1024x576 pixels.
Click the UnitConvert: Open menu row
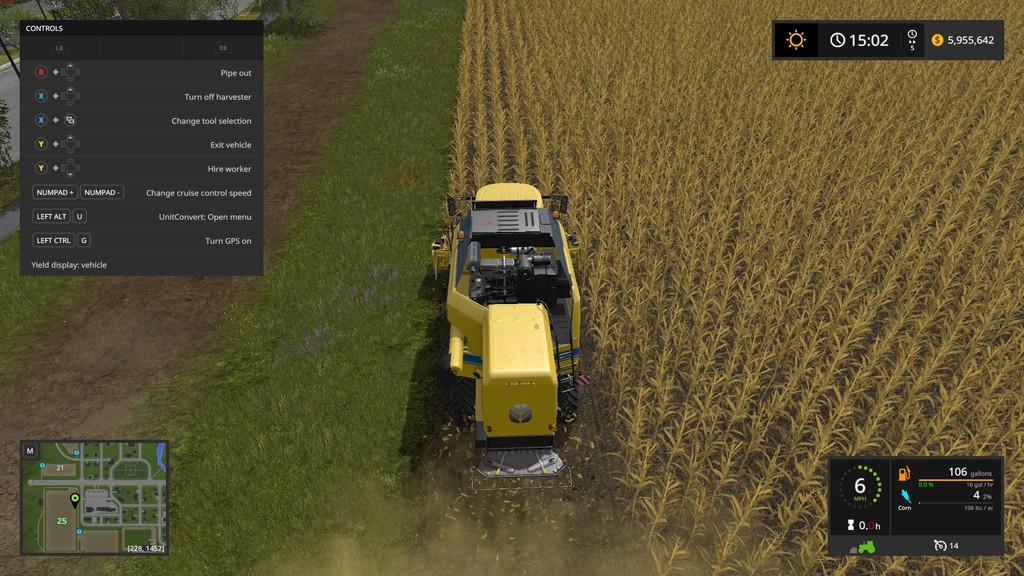pos(141,217)
